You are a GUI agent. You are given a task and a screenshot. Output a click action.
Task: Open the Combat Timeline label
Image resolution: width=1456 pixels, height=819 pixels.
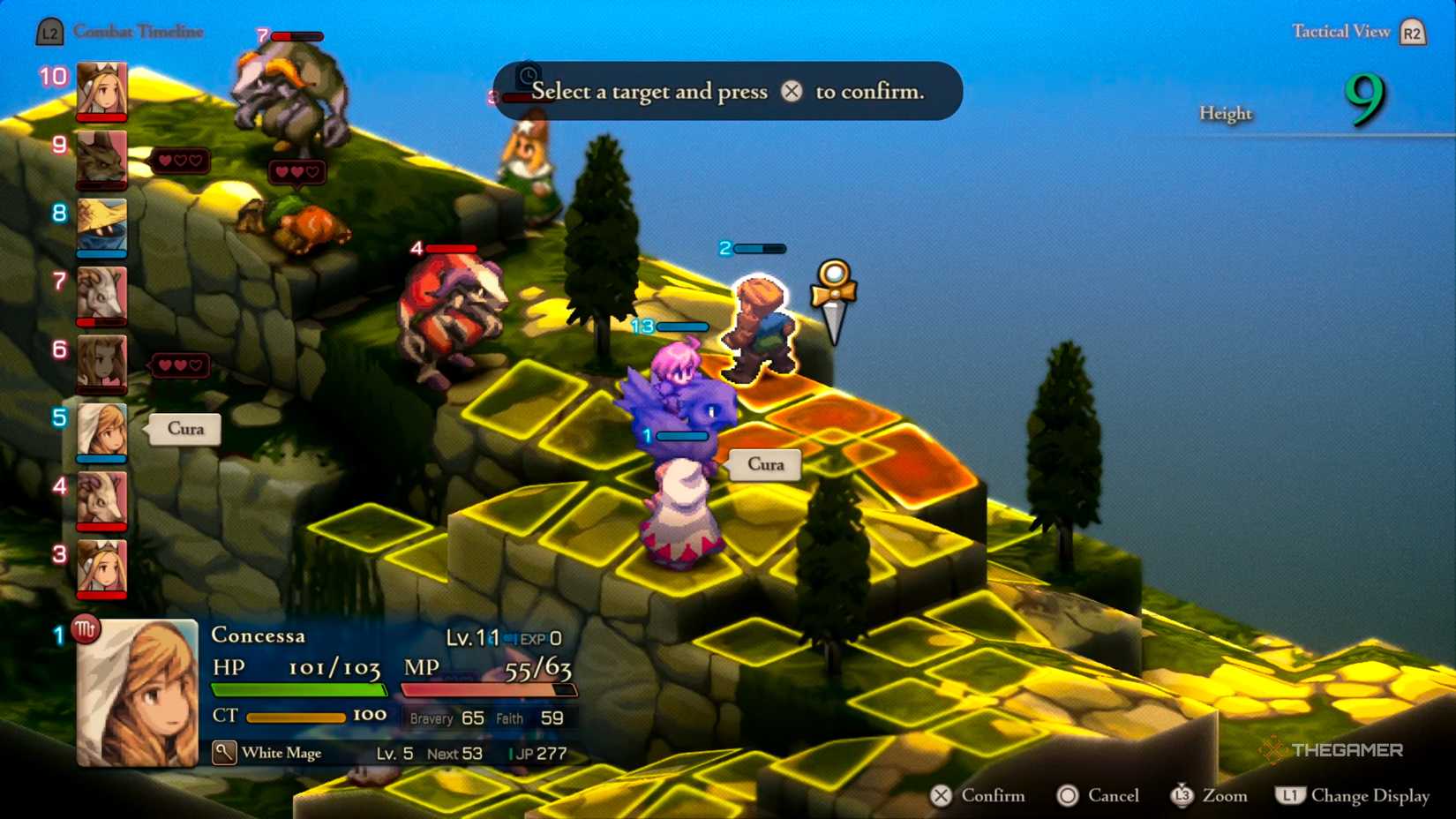pos(138,32)
